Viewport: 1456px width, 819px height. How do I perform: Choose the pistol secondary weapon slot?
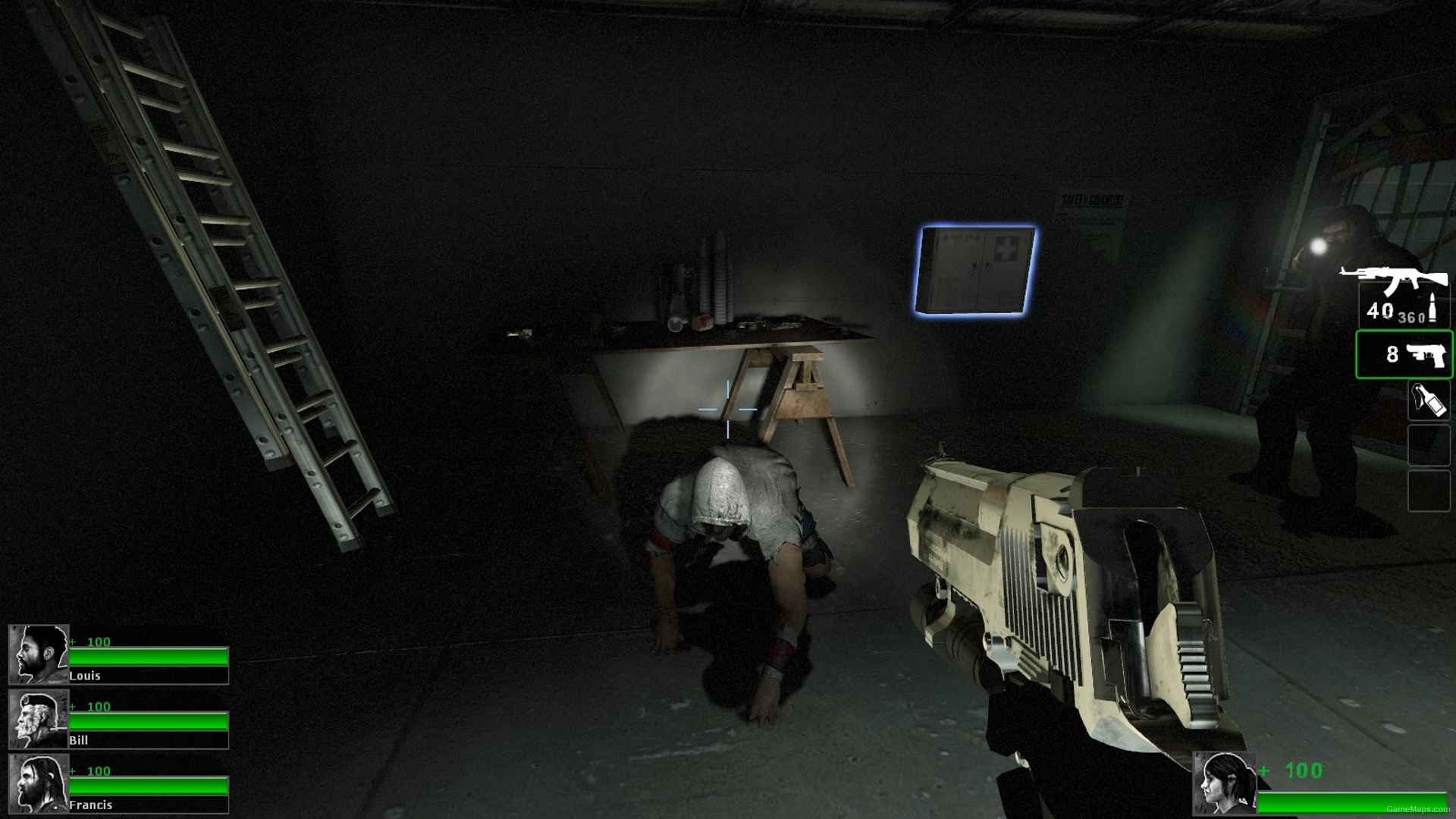point(1404,354)
